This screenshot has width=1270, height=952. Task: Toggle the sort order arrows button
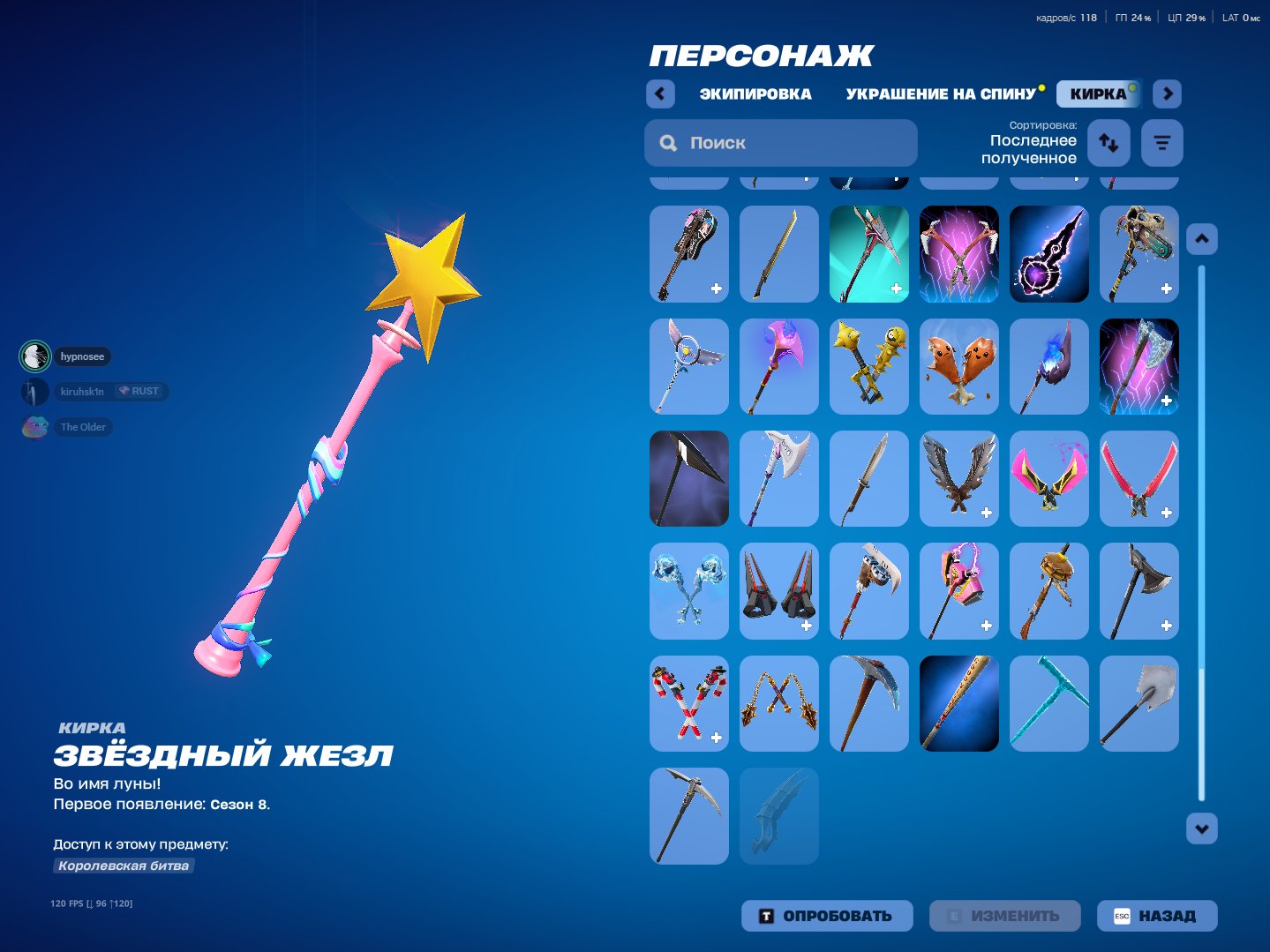point(1108,143)
